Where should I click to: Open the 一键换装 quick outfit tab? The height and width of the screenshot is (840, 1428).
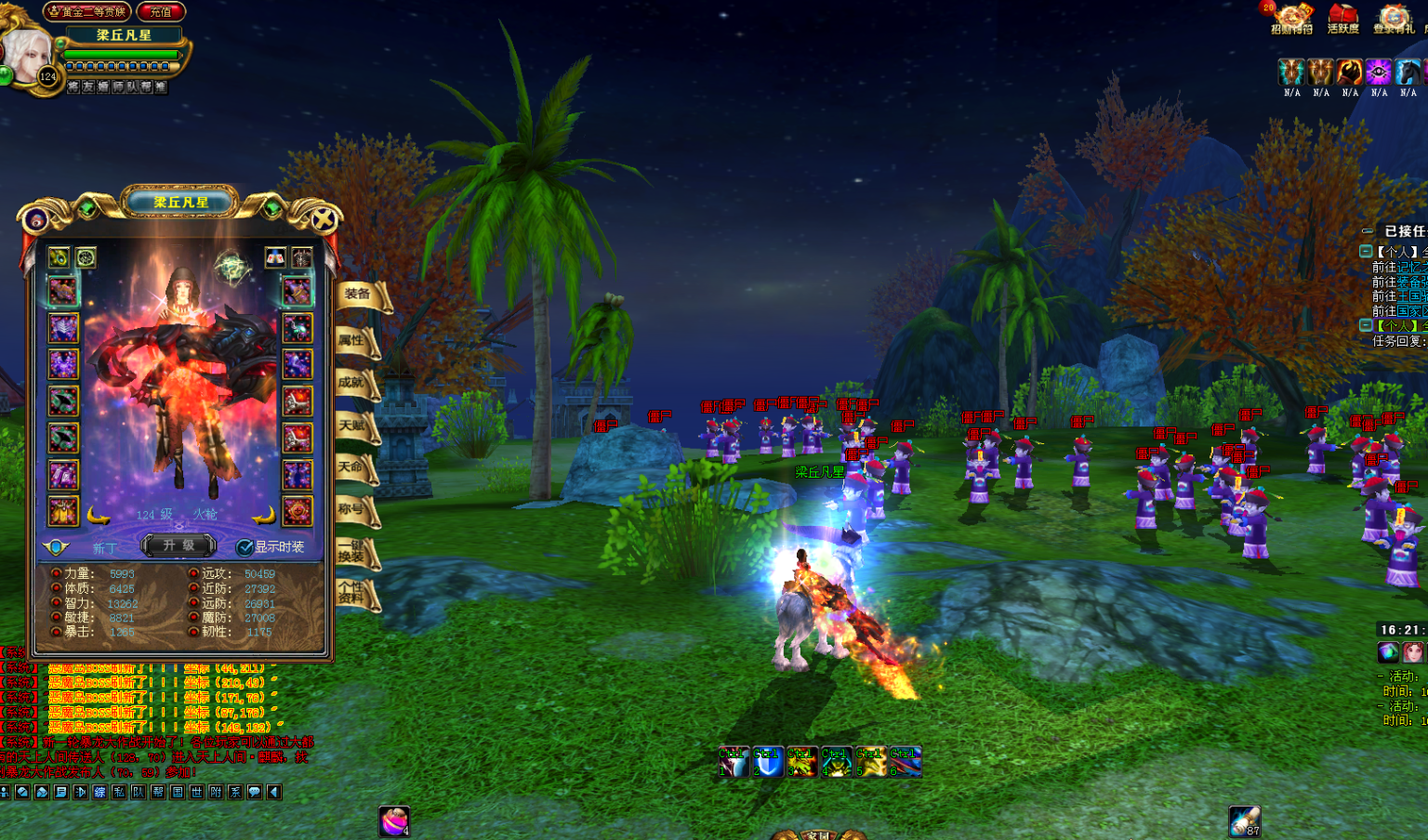353,551
